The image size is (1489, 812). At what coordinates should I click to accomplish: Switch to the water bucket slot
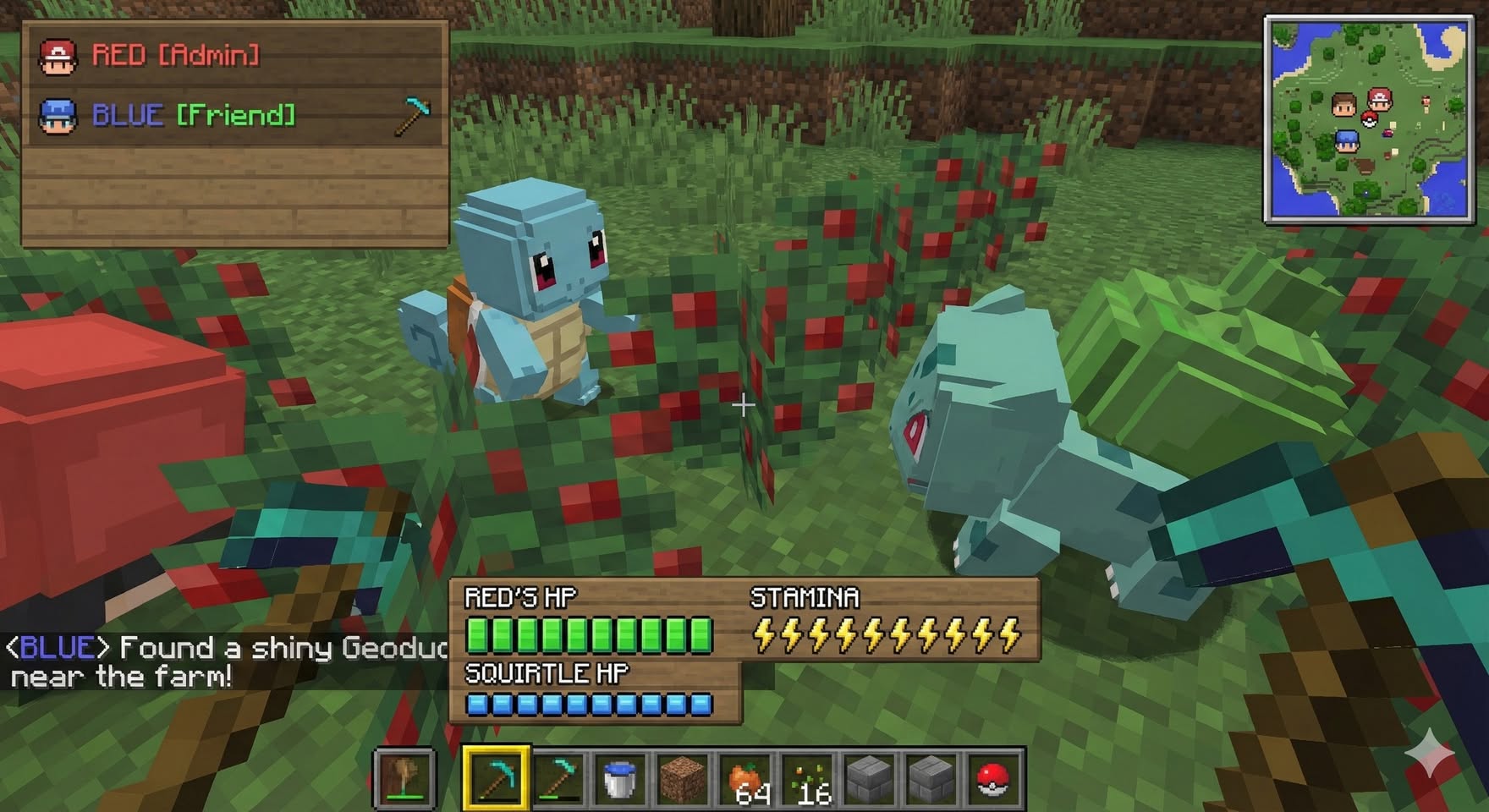pyautogui.click(x=619, y=778)
